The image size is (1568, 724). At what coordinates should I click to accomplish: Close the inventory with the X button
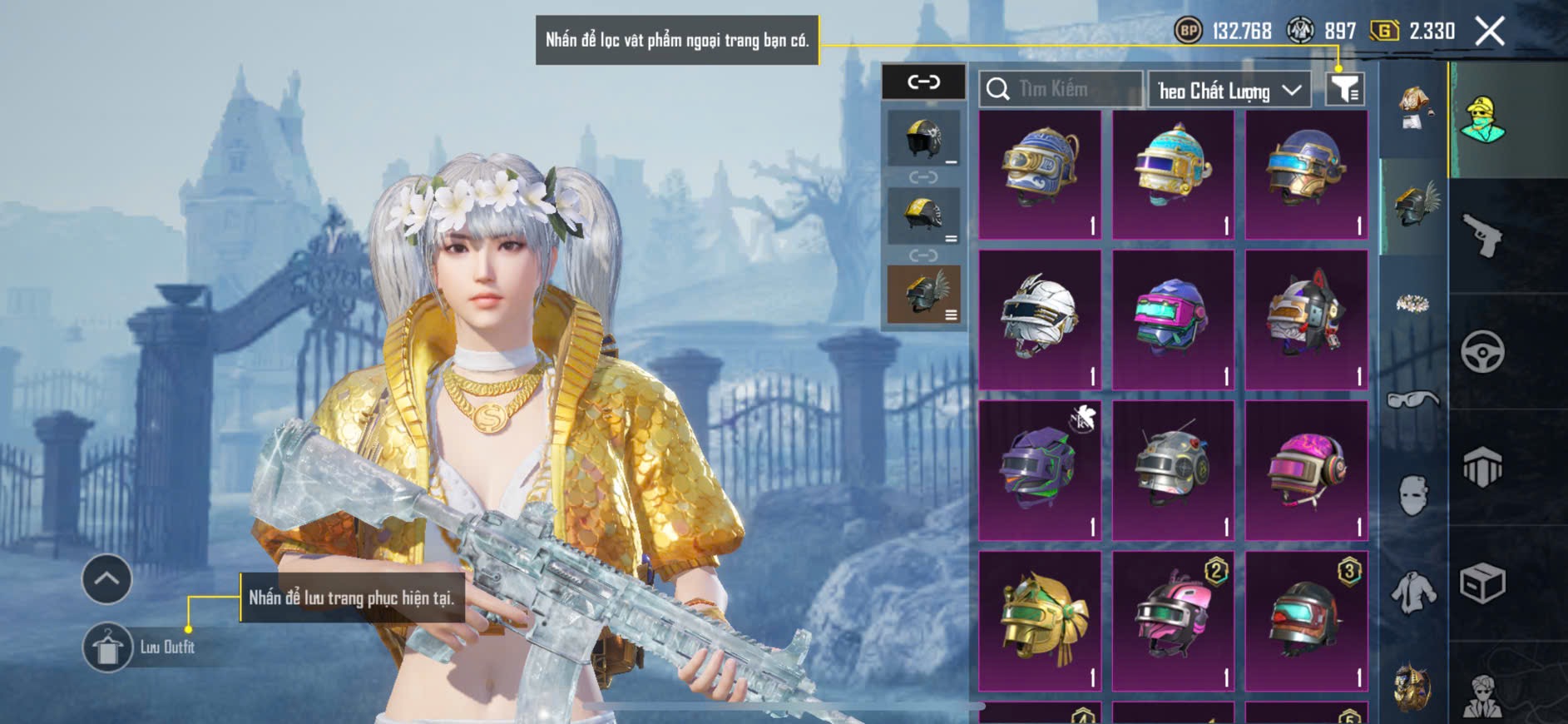[1489, 32]
